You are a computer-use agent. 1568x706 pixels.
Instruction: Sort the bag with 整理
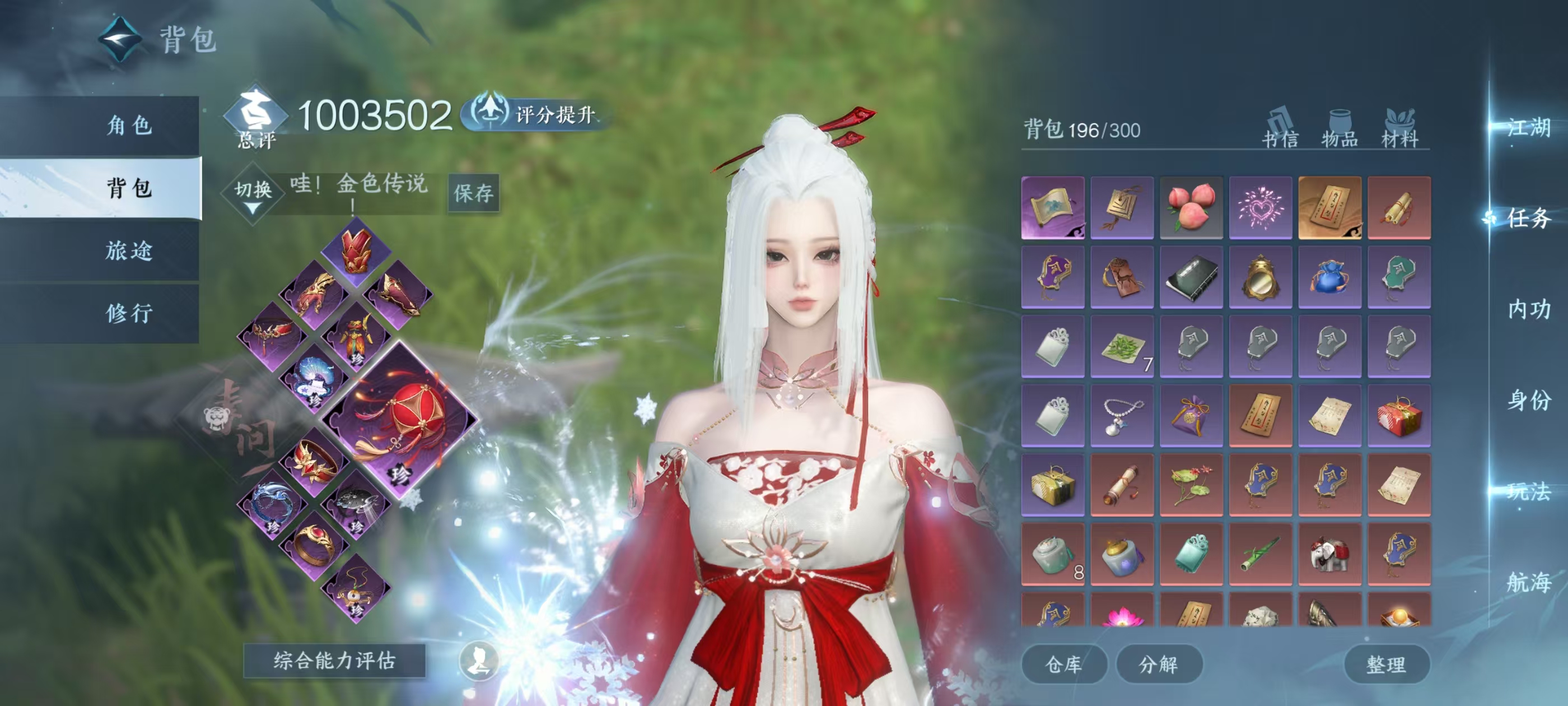tap(1386, 664)
